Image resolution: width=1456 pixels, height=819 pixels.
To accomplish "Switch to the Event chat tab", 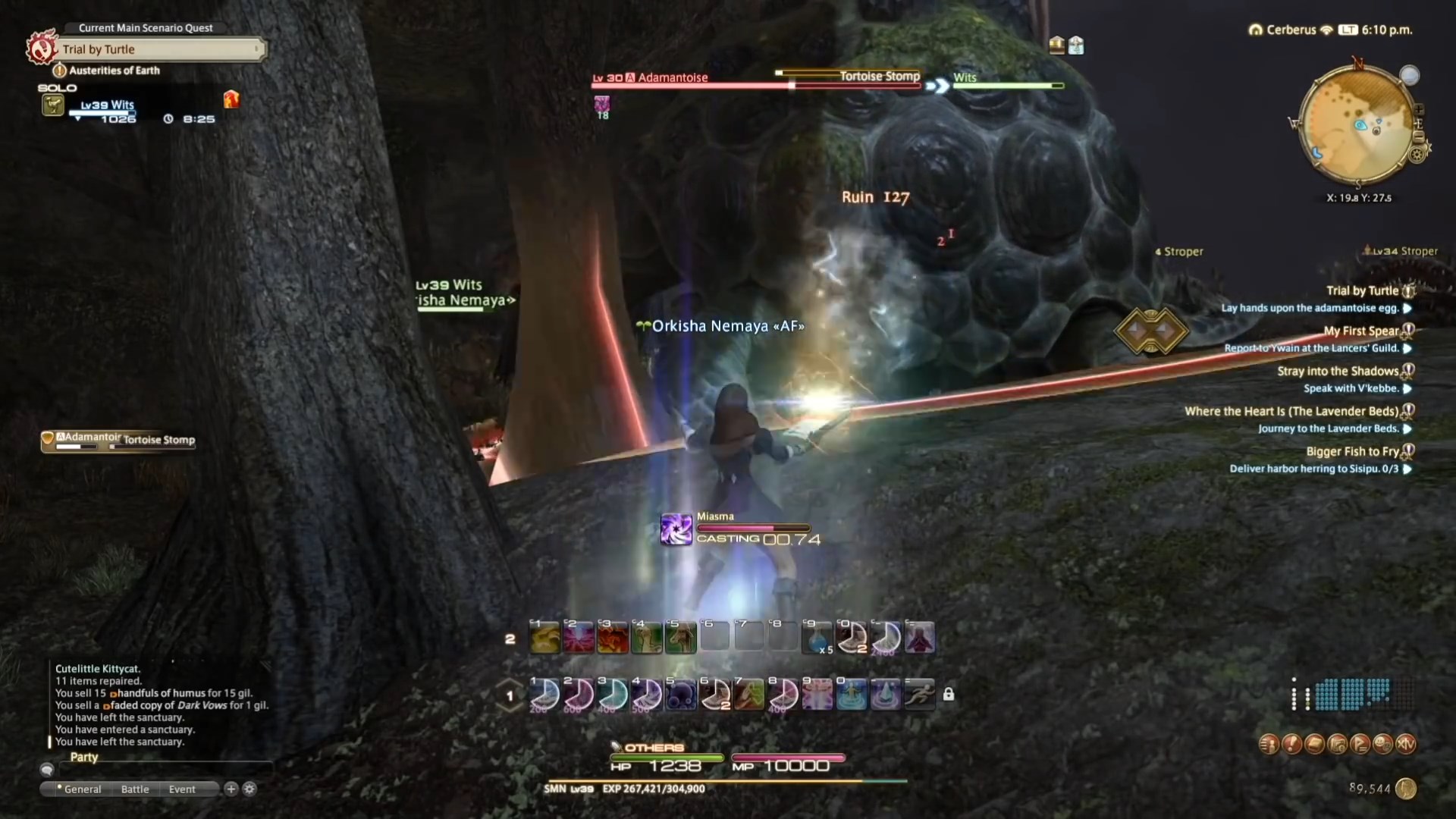I will click(180, 789).
